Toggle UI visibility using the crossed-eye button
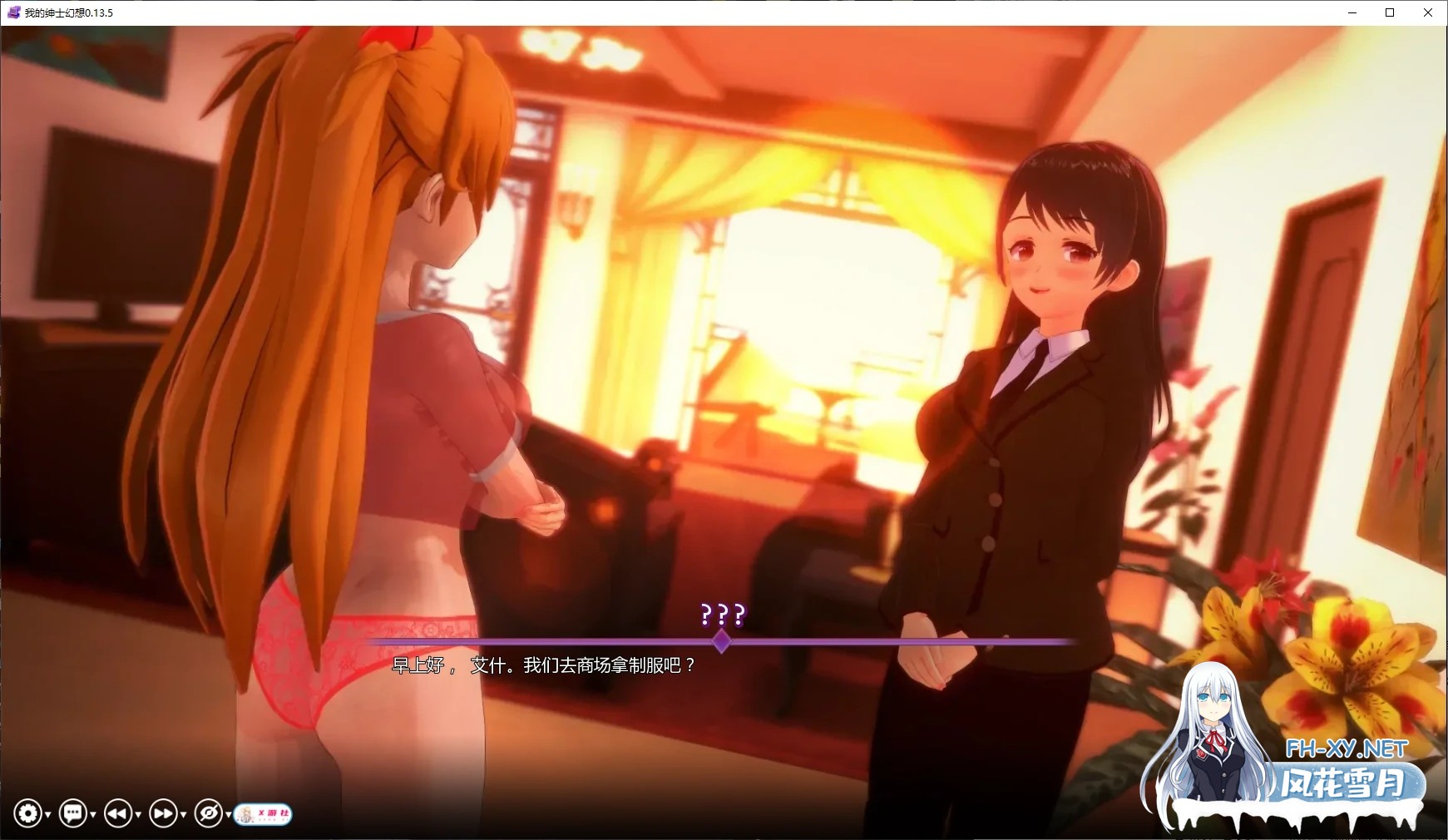The height and width of the screenshot is (840, 1448). tap(210, 813)
